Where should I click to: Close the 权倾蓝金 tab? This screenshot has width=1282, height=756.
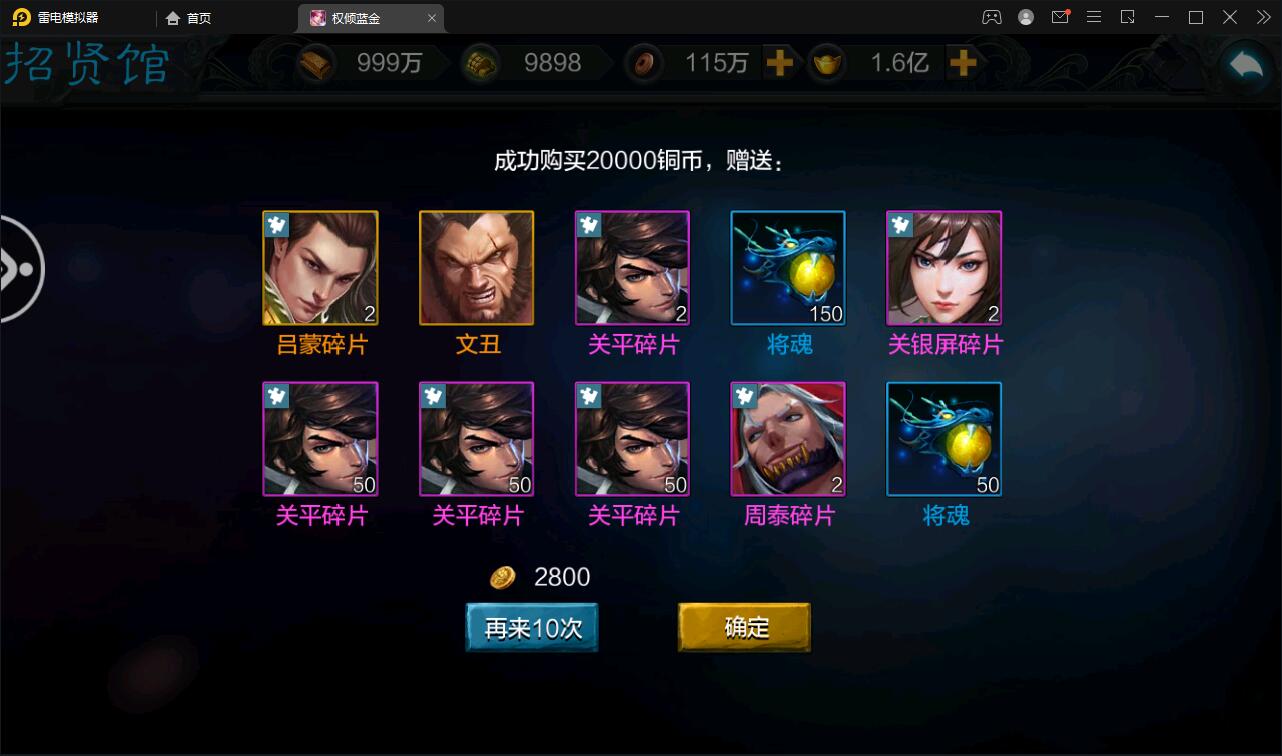(x=432, y=17)
